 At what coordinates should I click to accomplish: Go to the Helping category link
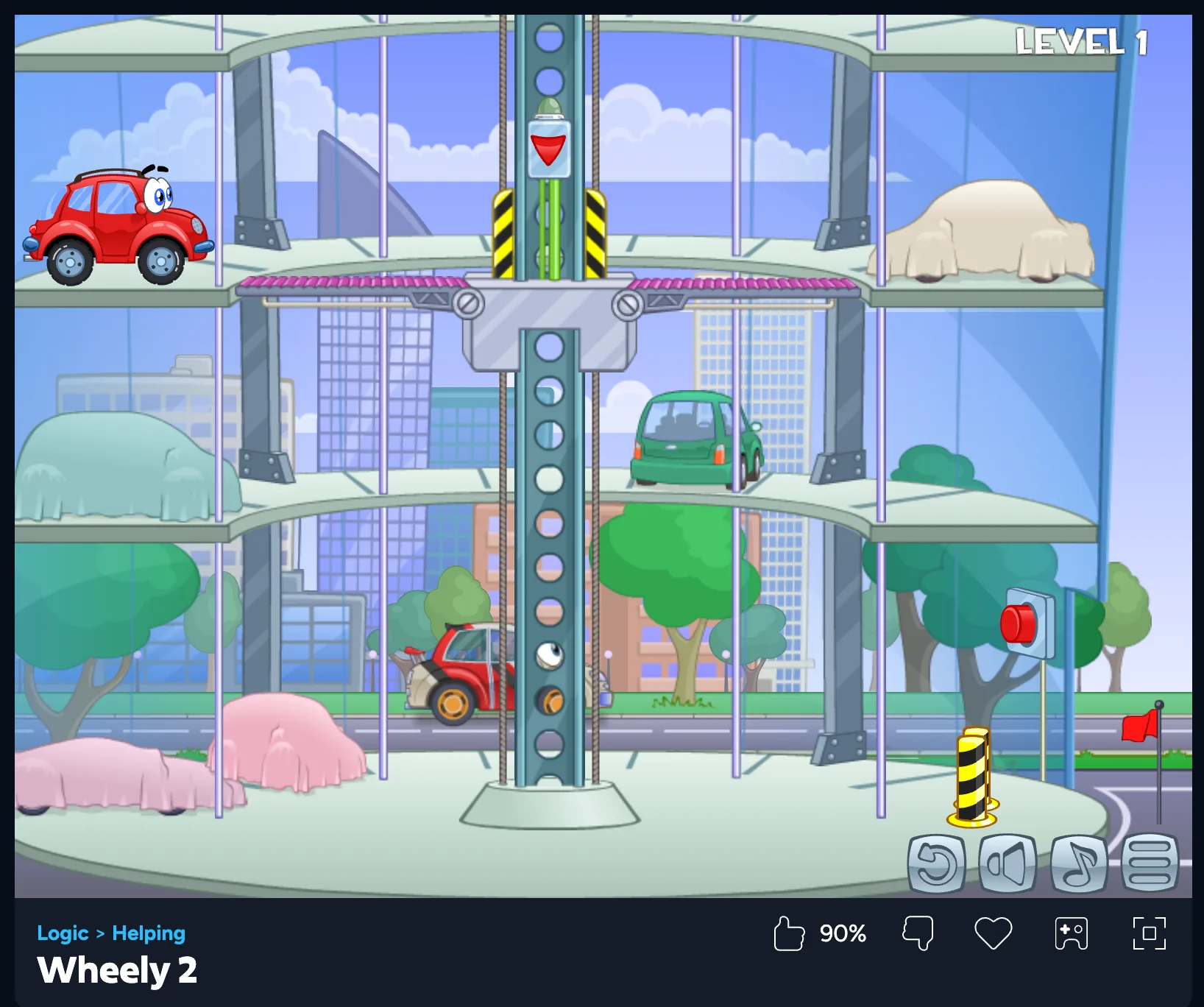pos(149,933)
